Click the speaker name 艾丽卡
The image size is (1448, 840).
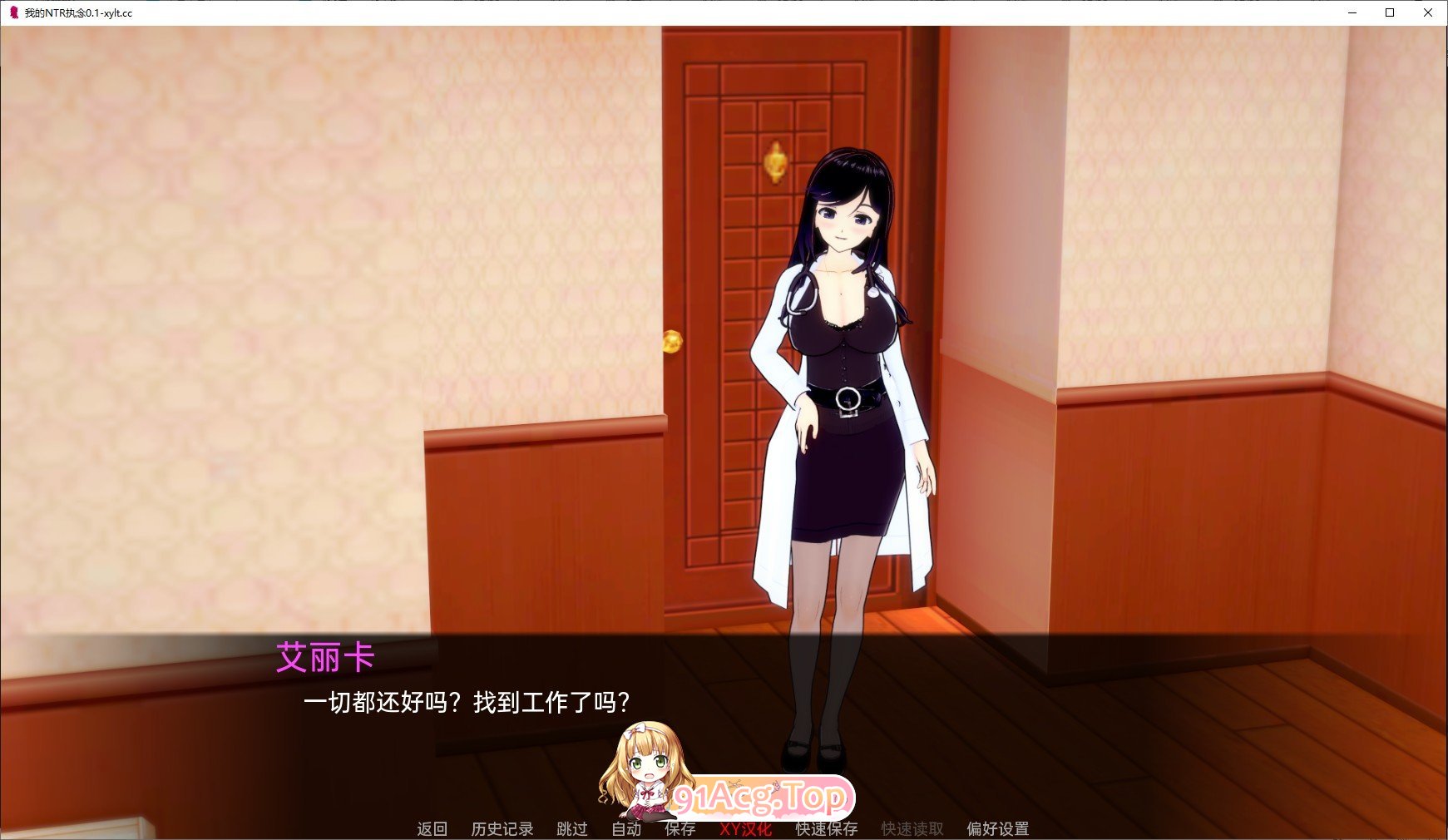click(x=324, y=658)
